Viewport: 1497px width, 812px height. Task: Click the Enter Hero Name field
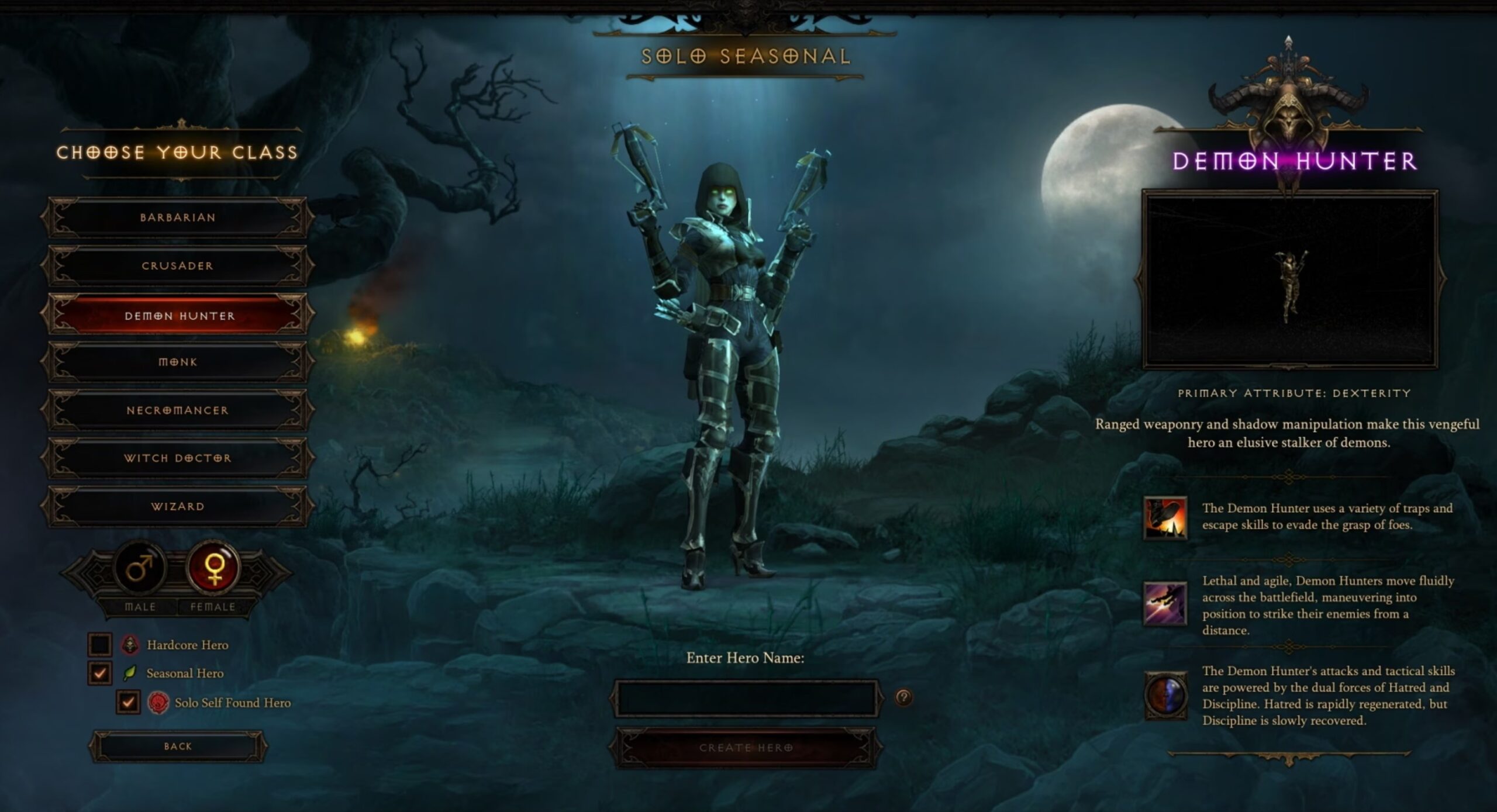pos(747,699)
